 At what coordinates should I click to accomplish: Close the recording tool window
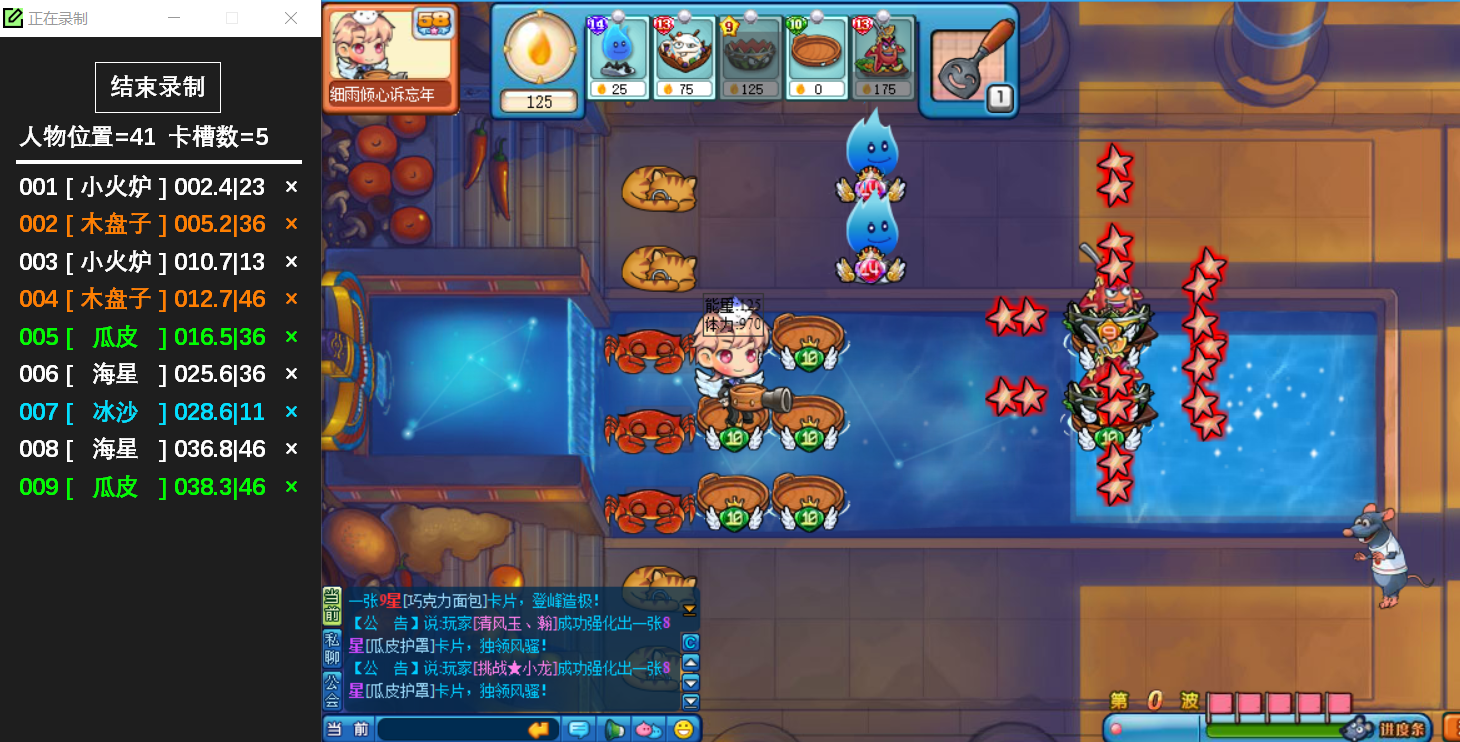click(x=291, y=18)
